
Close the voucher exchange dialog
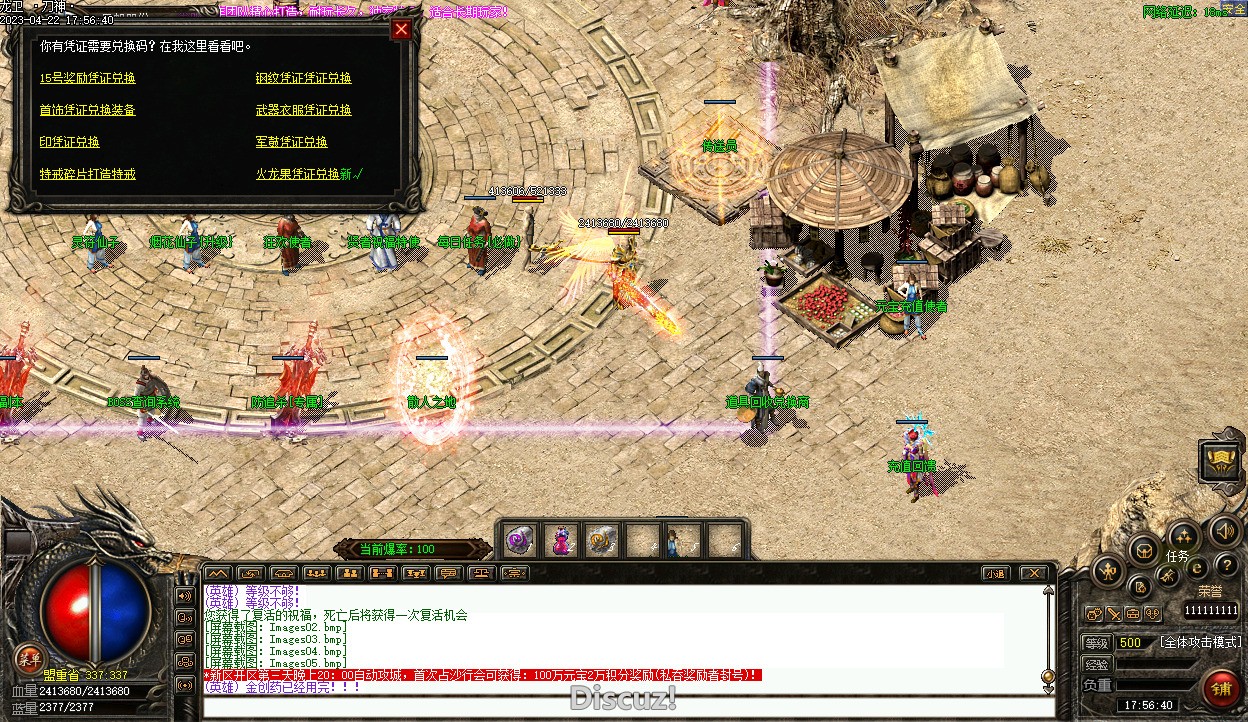coord(401,29)
